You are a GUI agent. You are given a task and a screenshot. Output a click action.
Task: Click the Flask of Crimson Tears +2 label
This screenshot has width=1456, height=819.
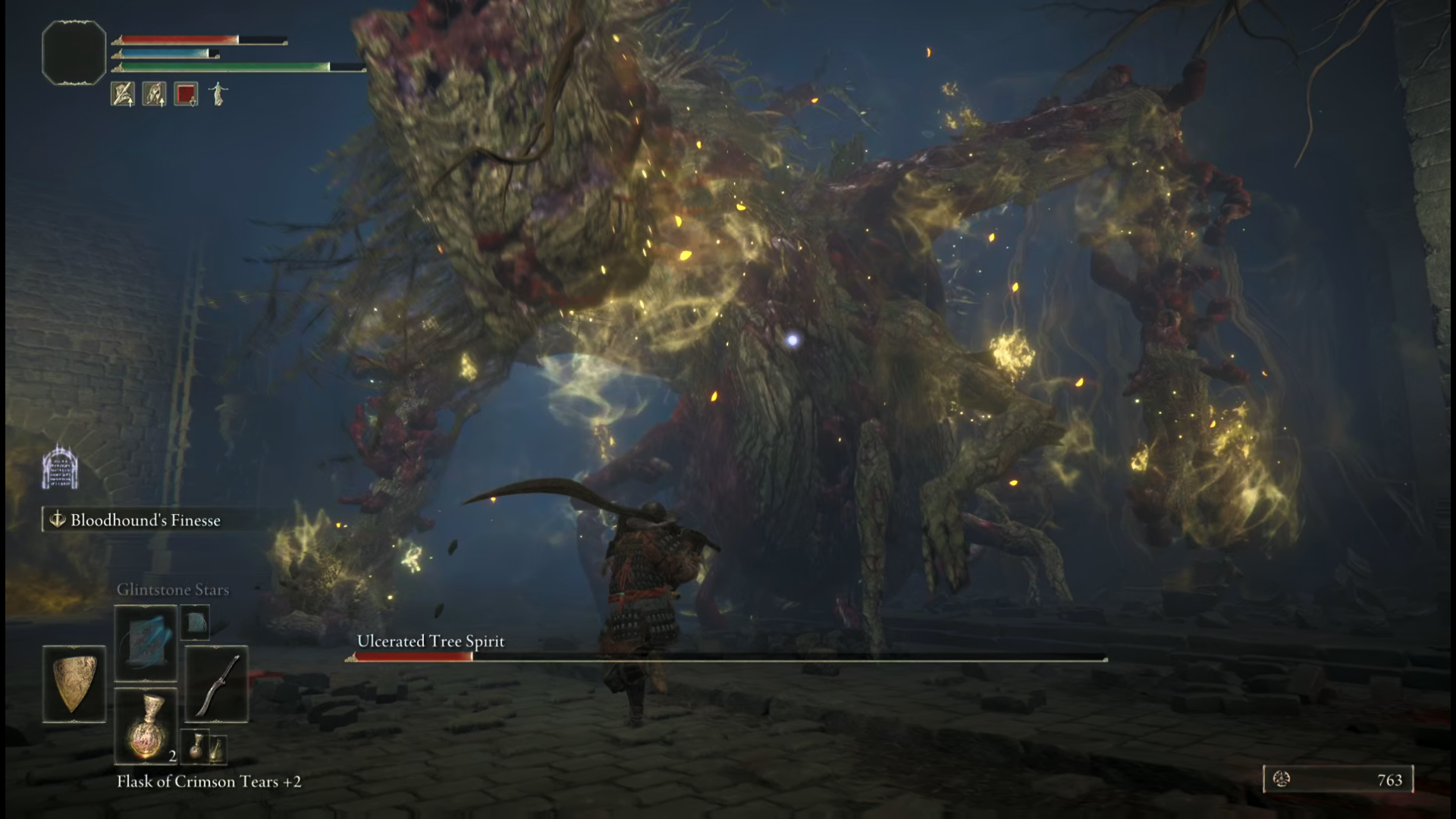tap(209, 782)
